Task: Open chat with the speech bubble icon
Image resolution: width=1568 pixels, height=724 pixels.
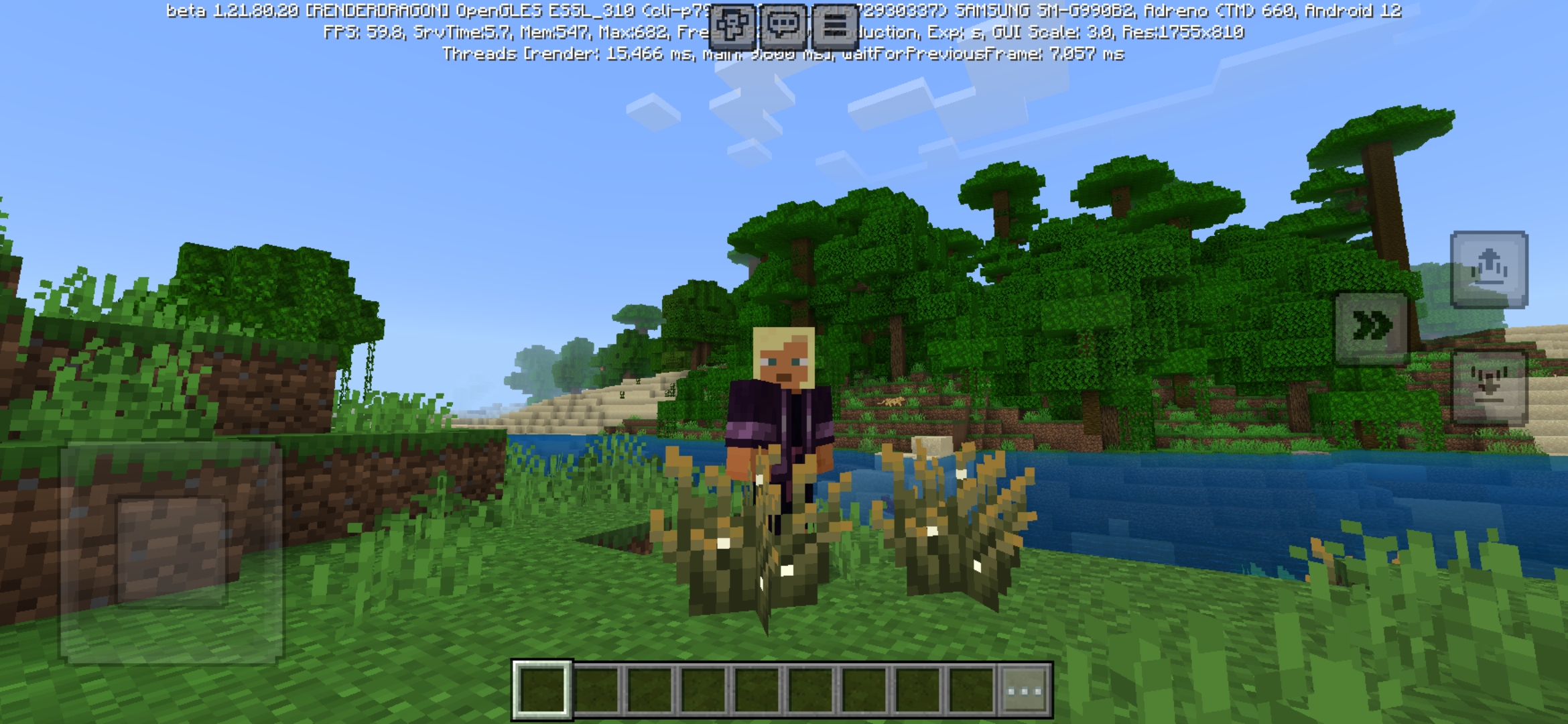Action: [782, 25]
